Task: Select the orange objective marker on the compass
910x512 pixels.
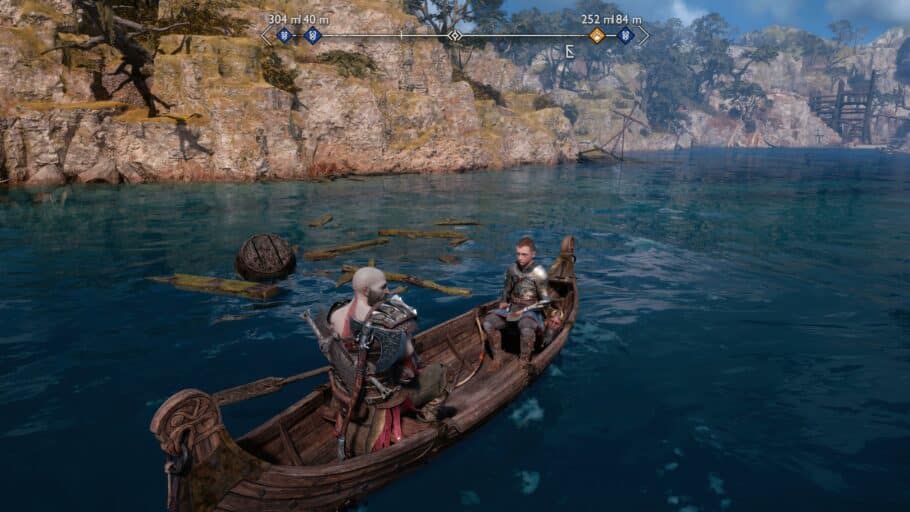Action: click(597, 36)
